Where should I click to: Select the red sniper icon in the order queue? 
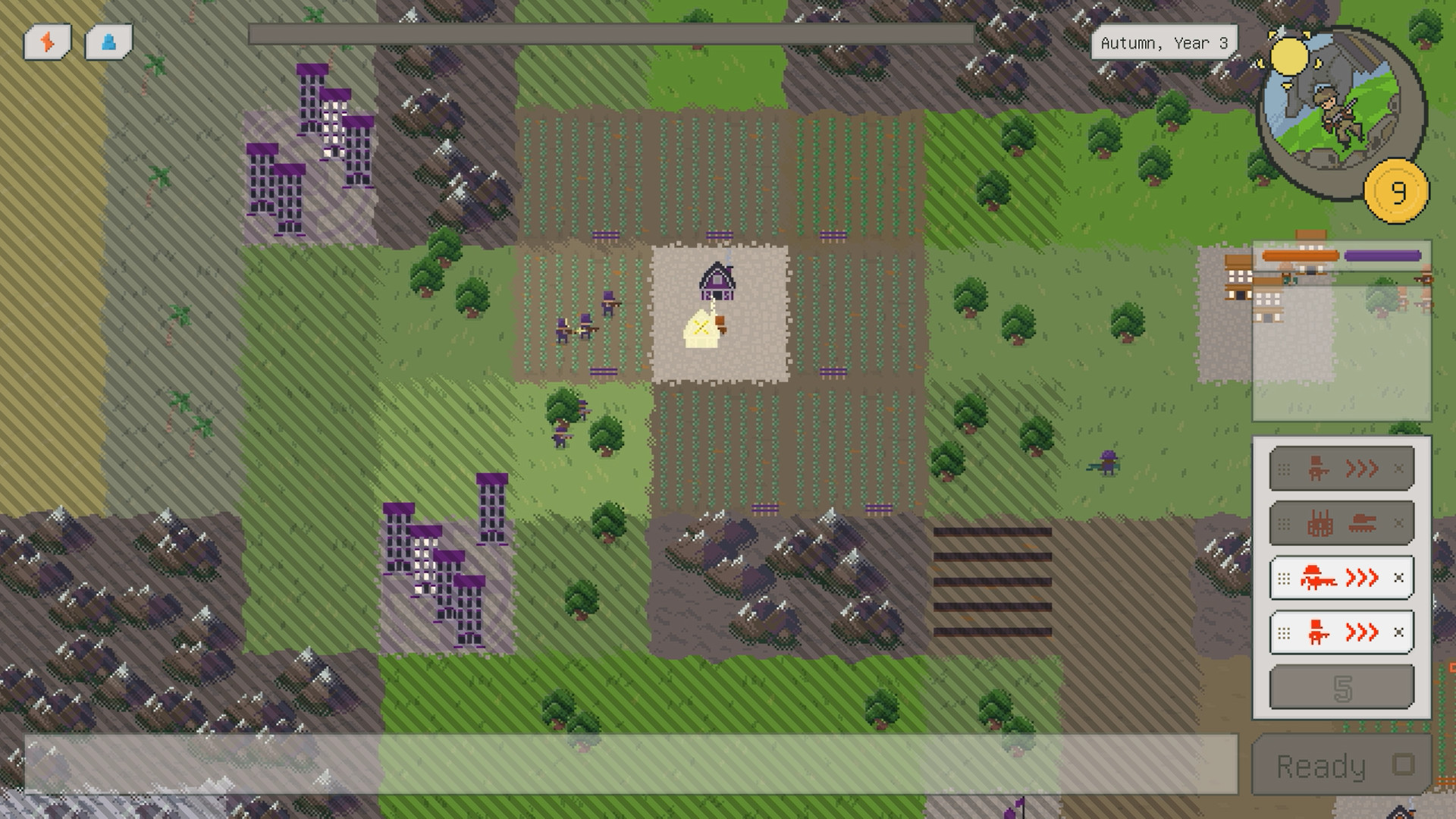(1318, 578)
